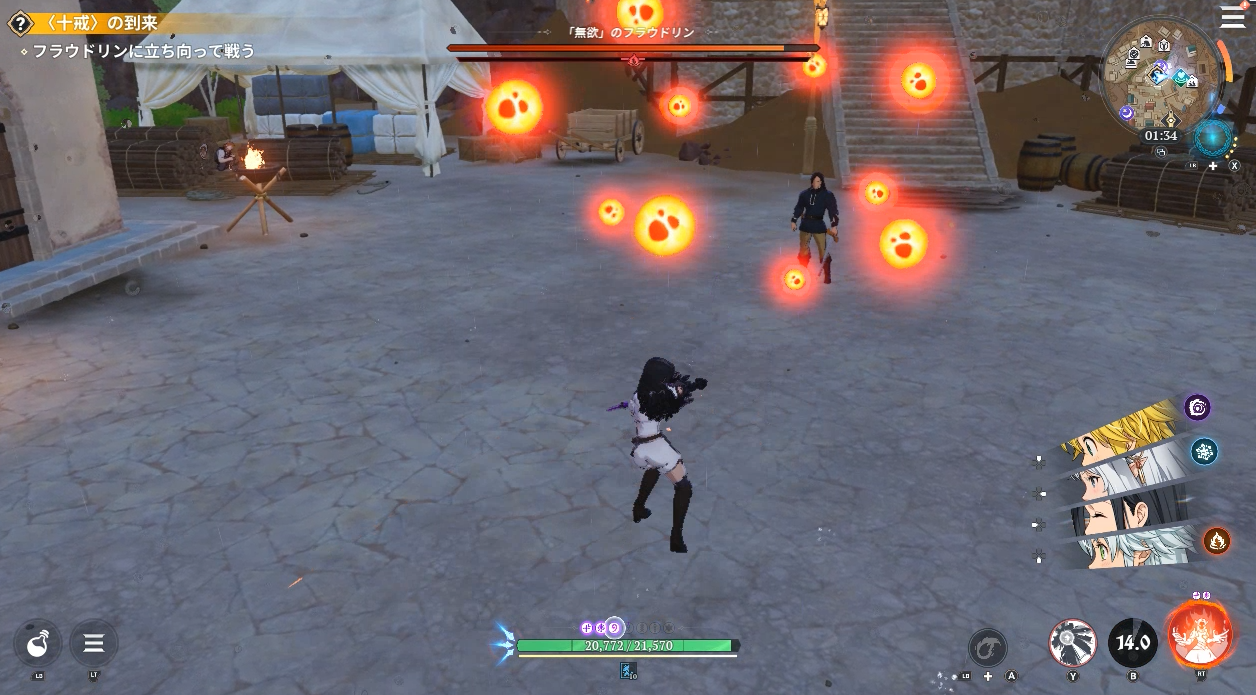Select the crescent moon marker on minimap
Screen dimensions: 1256x695
pos(1127,114)
